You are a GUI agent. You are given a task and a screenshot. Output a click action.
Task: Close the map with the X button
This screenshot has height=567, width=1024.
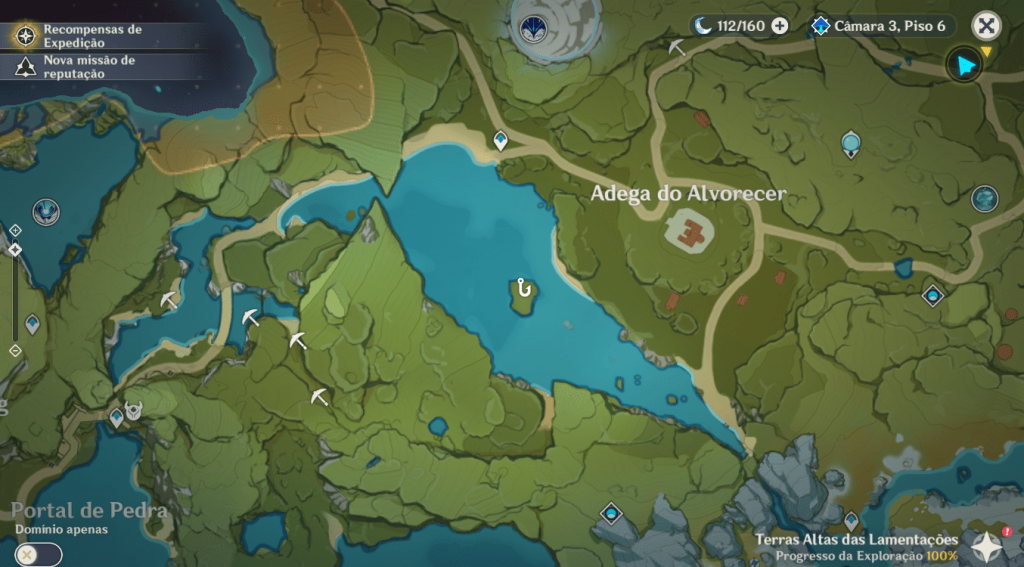tap(986, 26)
